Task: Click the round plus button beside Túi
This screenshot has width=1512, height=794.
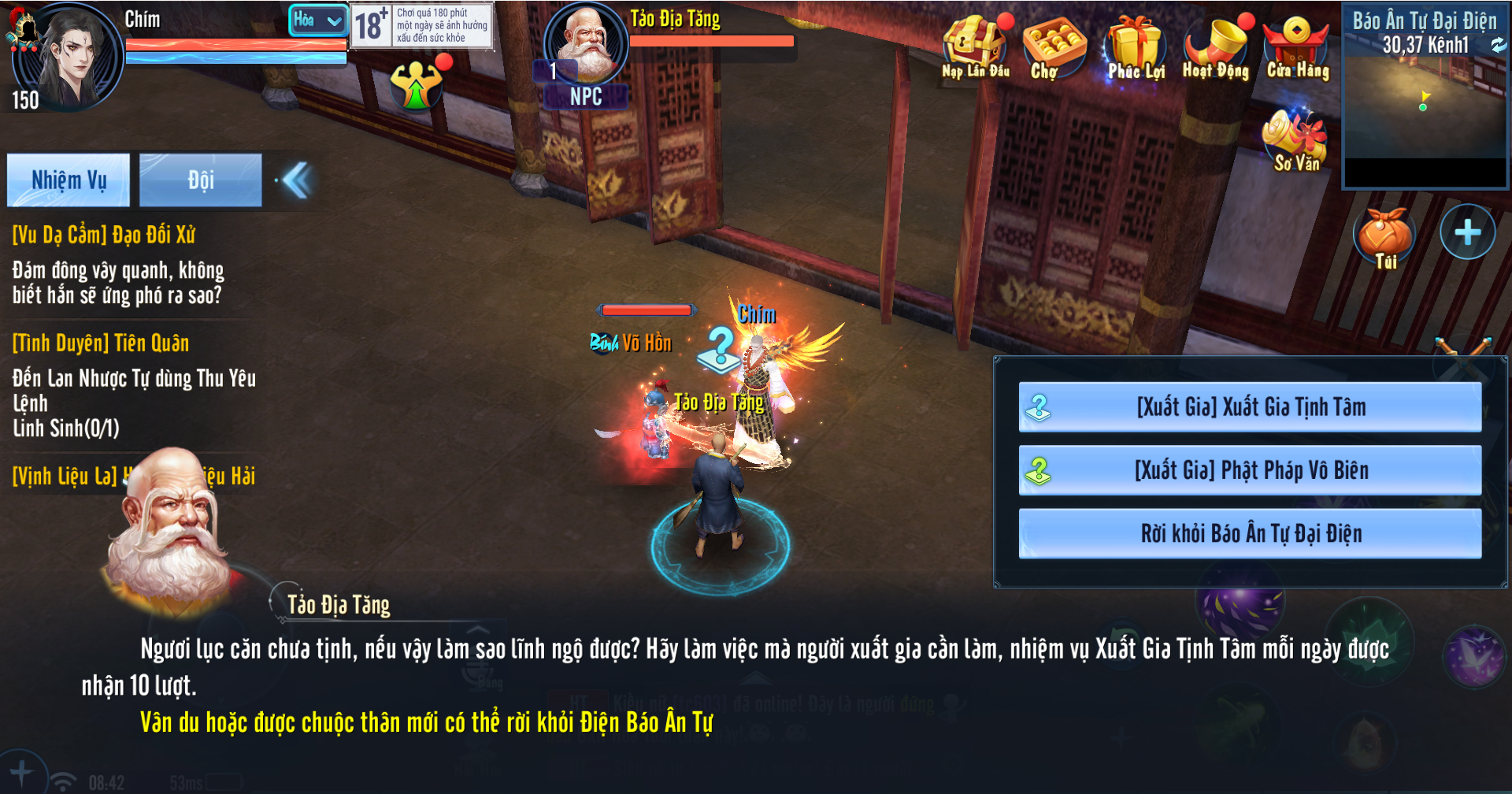Action: click(x=1467, y=232)
